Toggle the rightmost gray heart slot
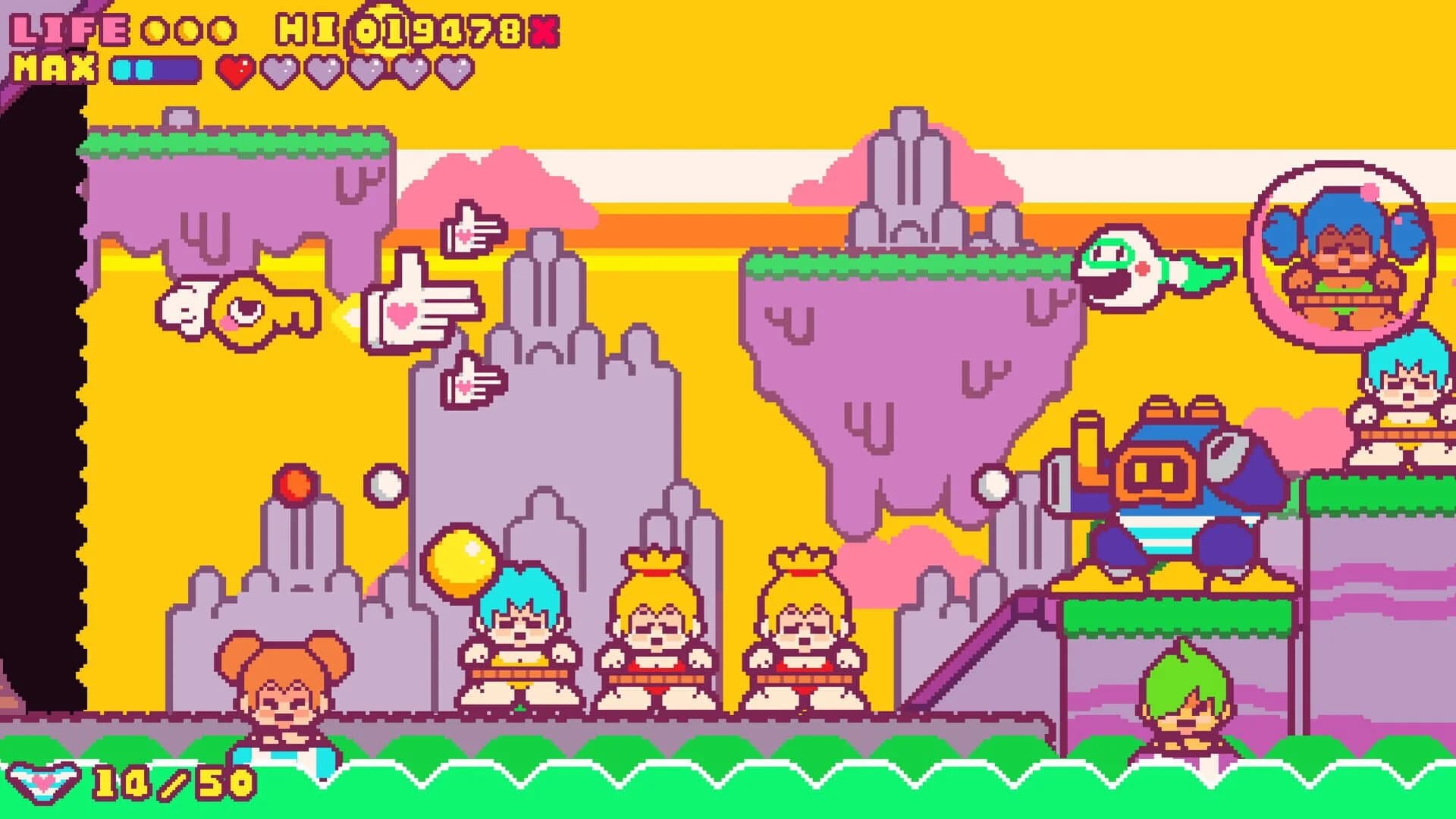Viewport: 1456px width, 819px height. point(455,68)
